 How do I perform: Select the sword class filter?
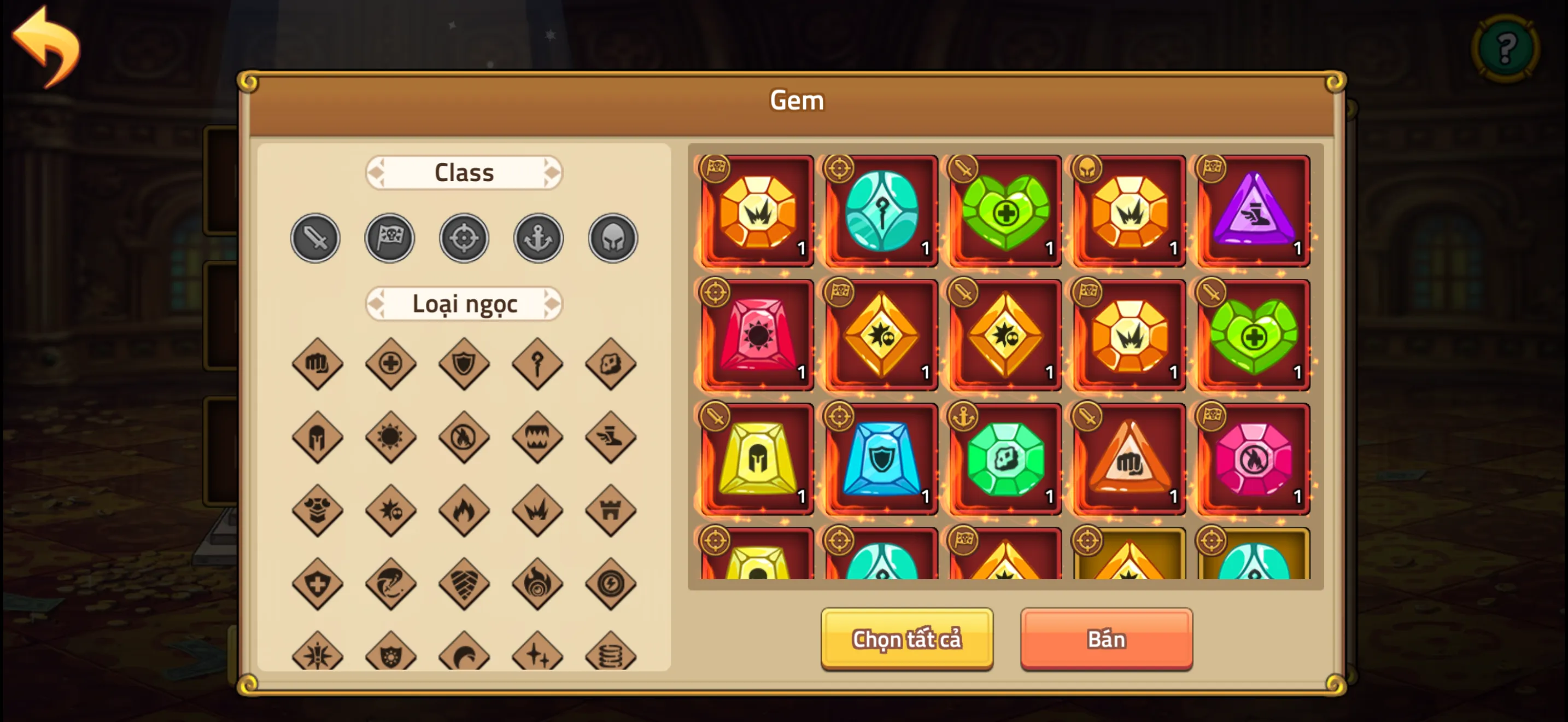click(x=315, y=238)
